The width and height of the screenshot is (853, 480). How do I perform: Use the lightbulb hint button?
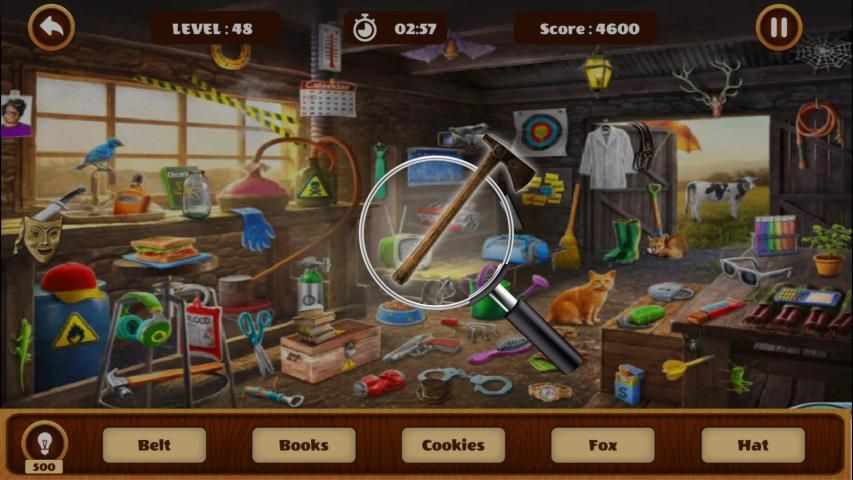click(44, 442)
